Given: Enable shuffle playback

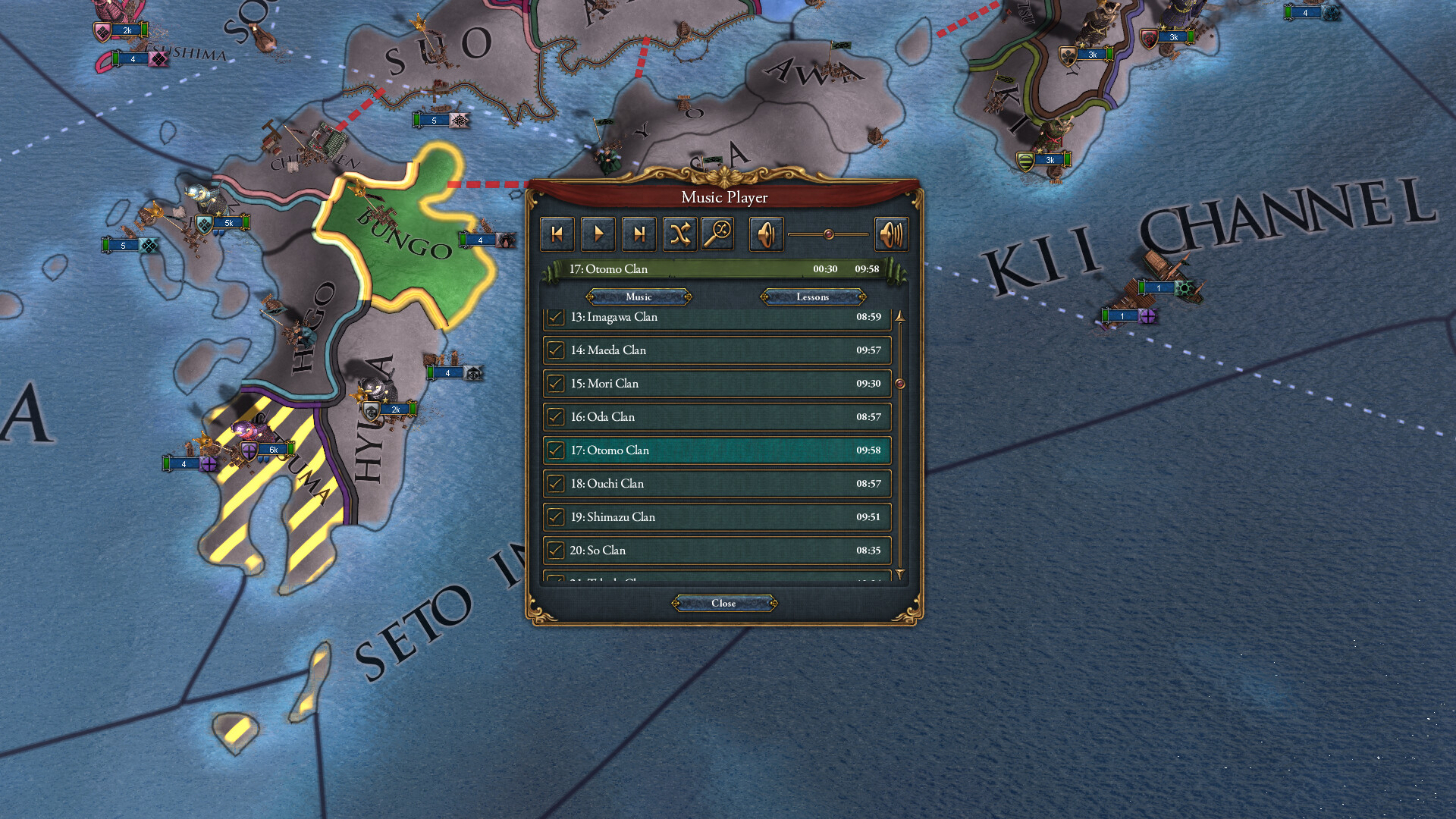Looking at the screenshot, I should [x=680, y=234].
